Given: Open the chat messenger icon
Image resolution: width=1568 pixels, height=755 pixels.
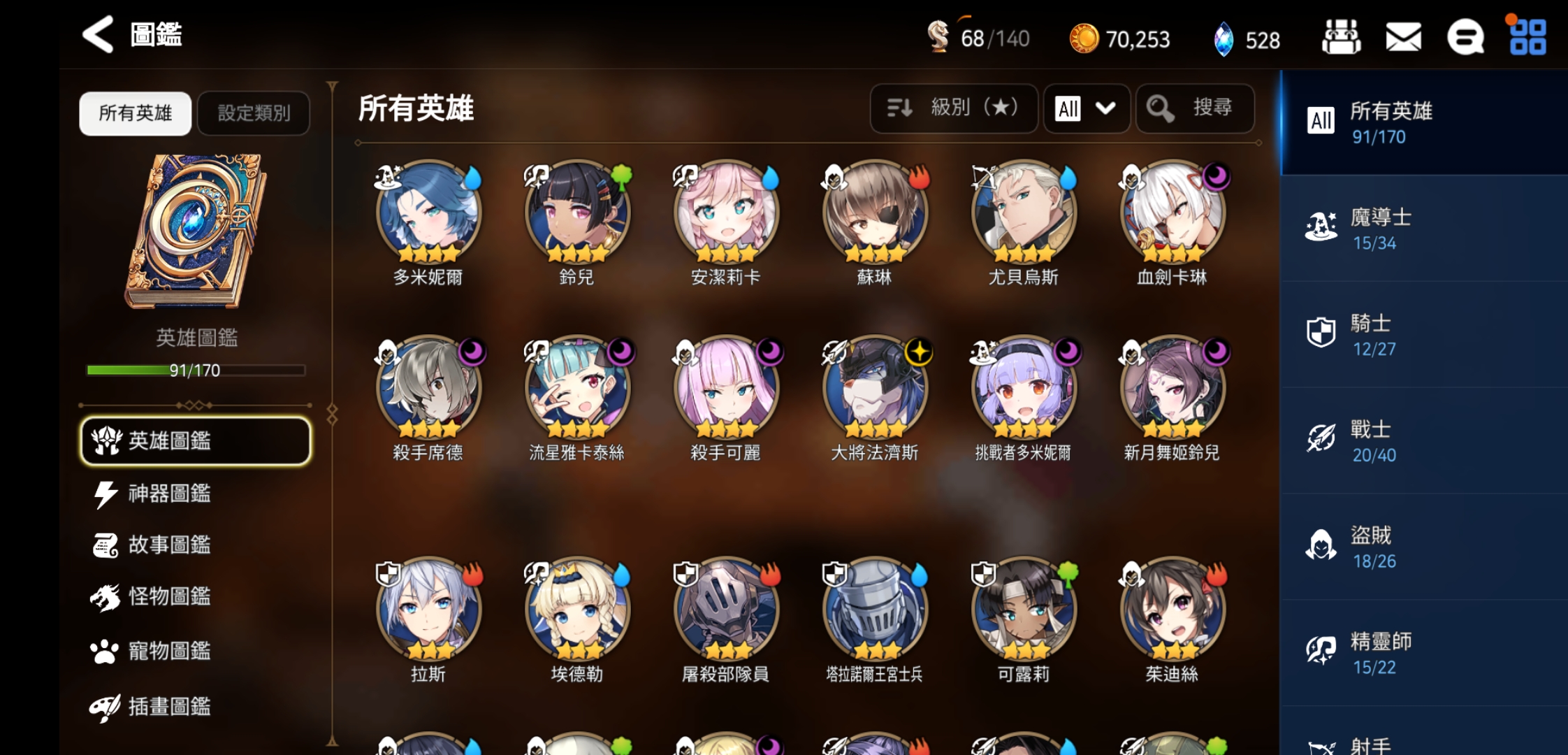Looking at the screenshot, I should 1466,38.
